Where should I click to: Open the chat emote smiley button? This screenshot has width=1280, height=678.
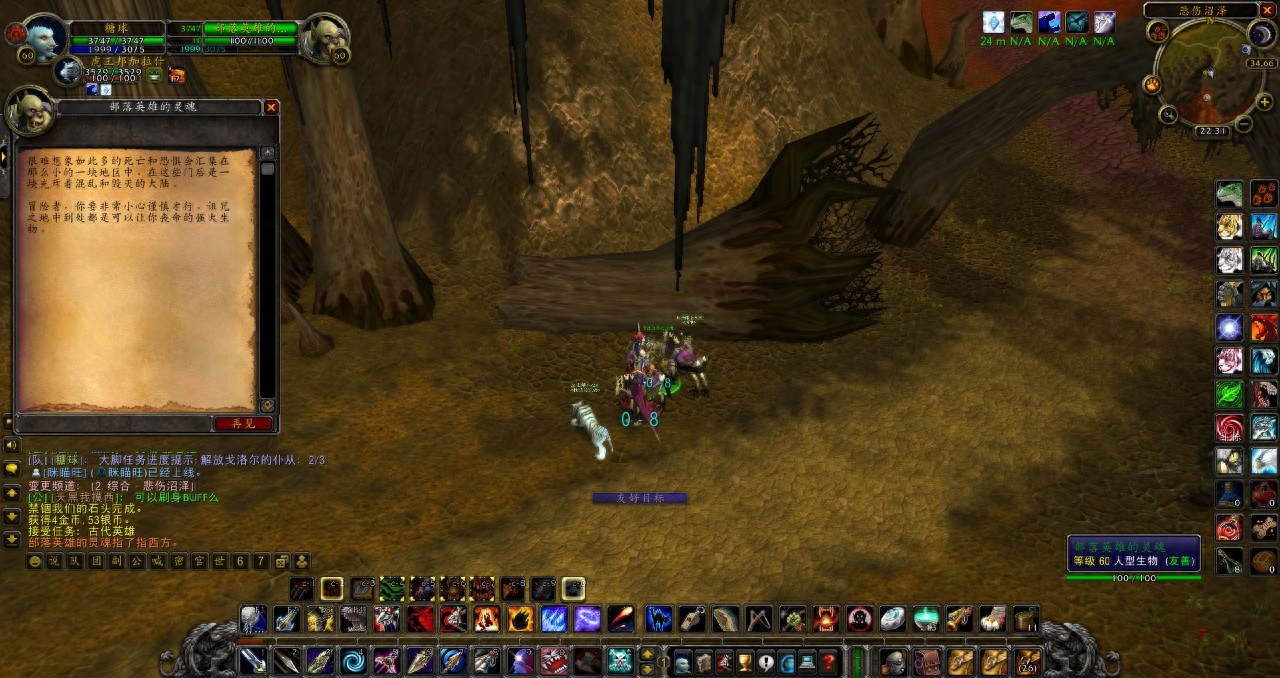point(35,562)
